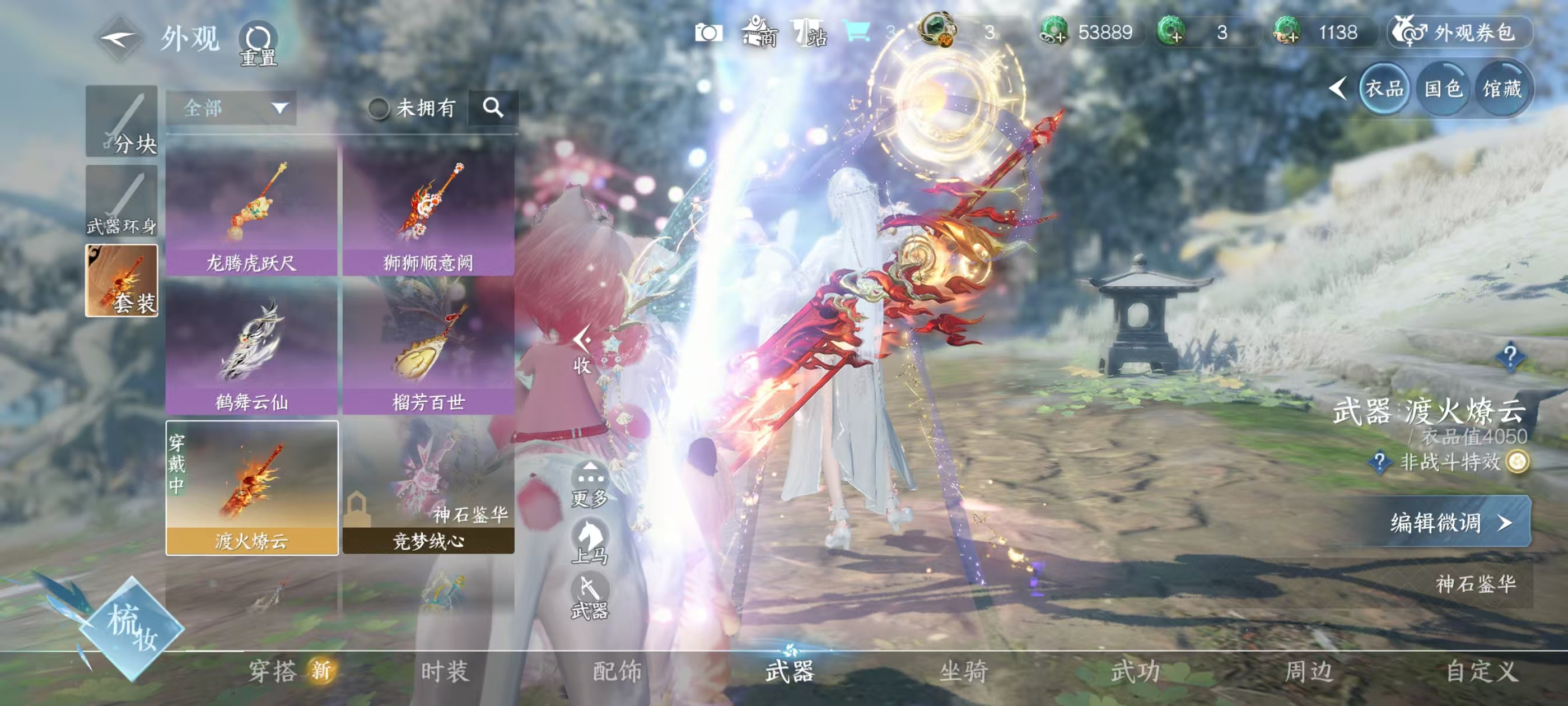
Task: Choose the 狮狮顺意阙 weapon skin
Action: click(428, 211)
